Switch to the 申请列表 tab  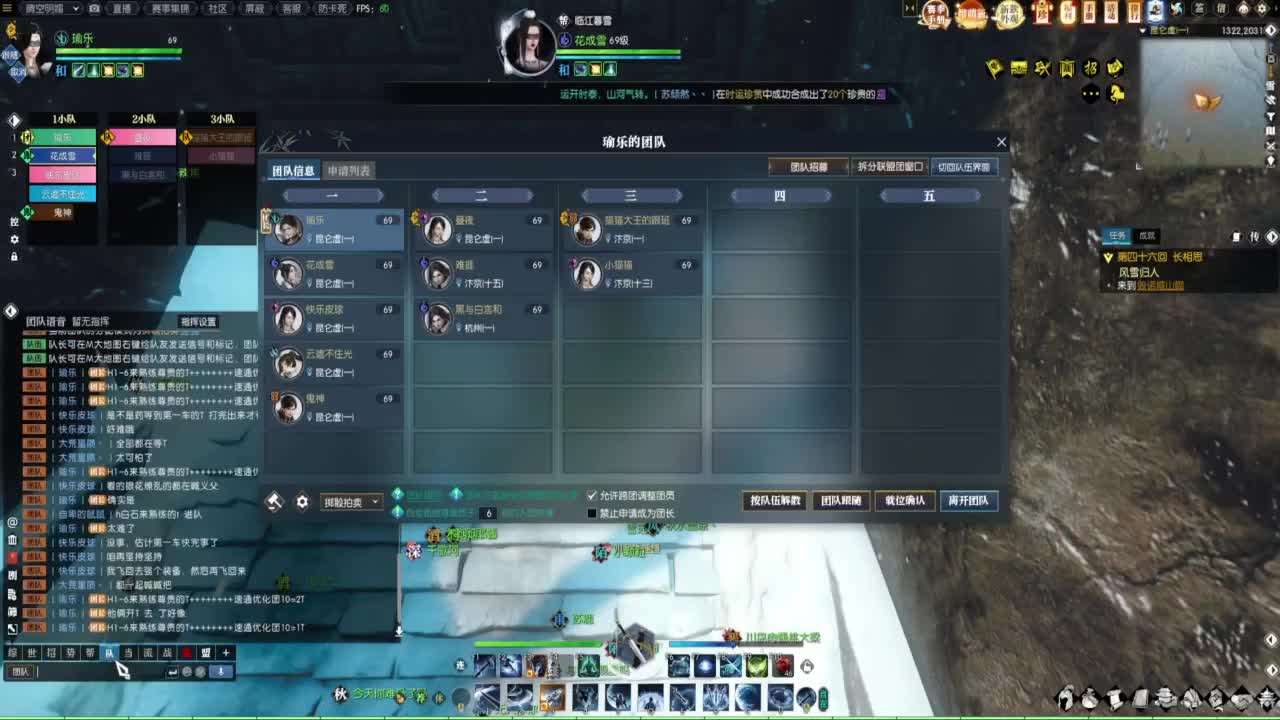348,169
